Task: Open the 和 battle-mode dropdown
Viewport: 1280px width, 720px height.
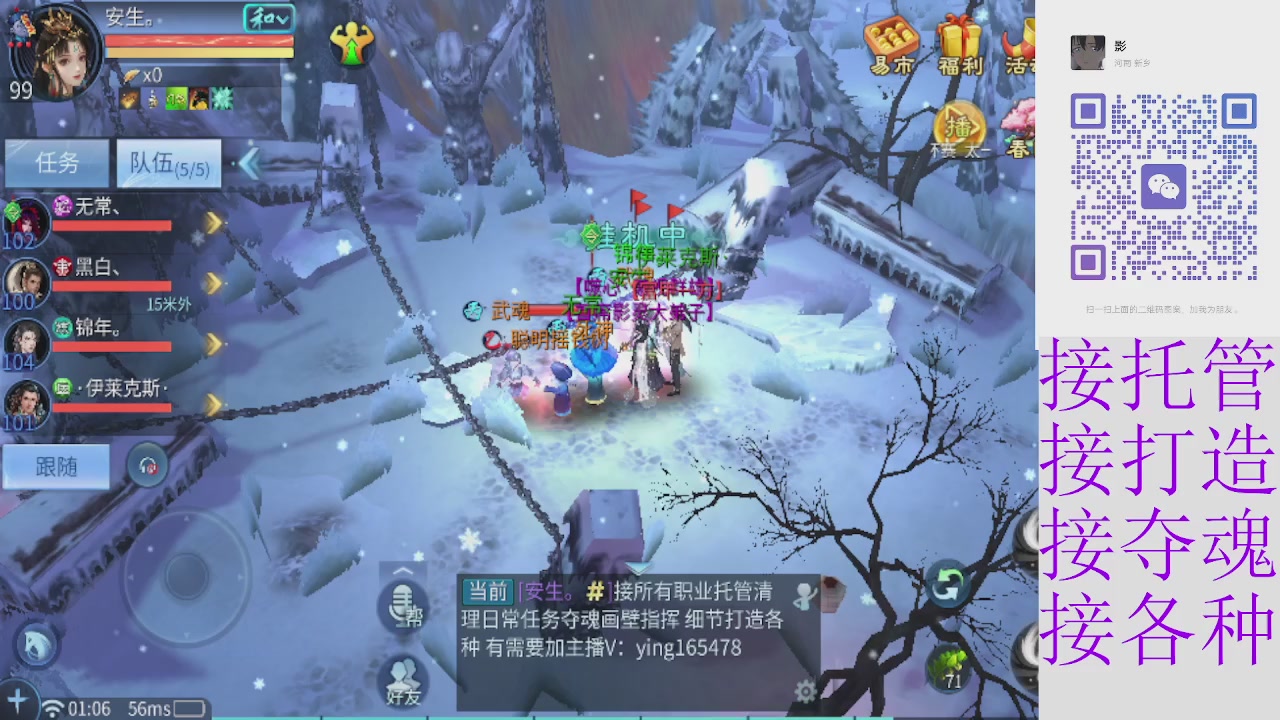Action: pyautogui.click(x=267, y=17)
